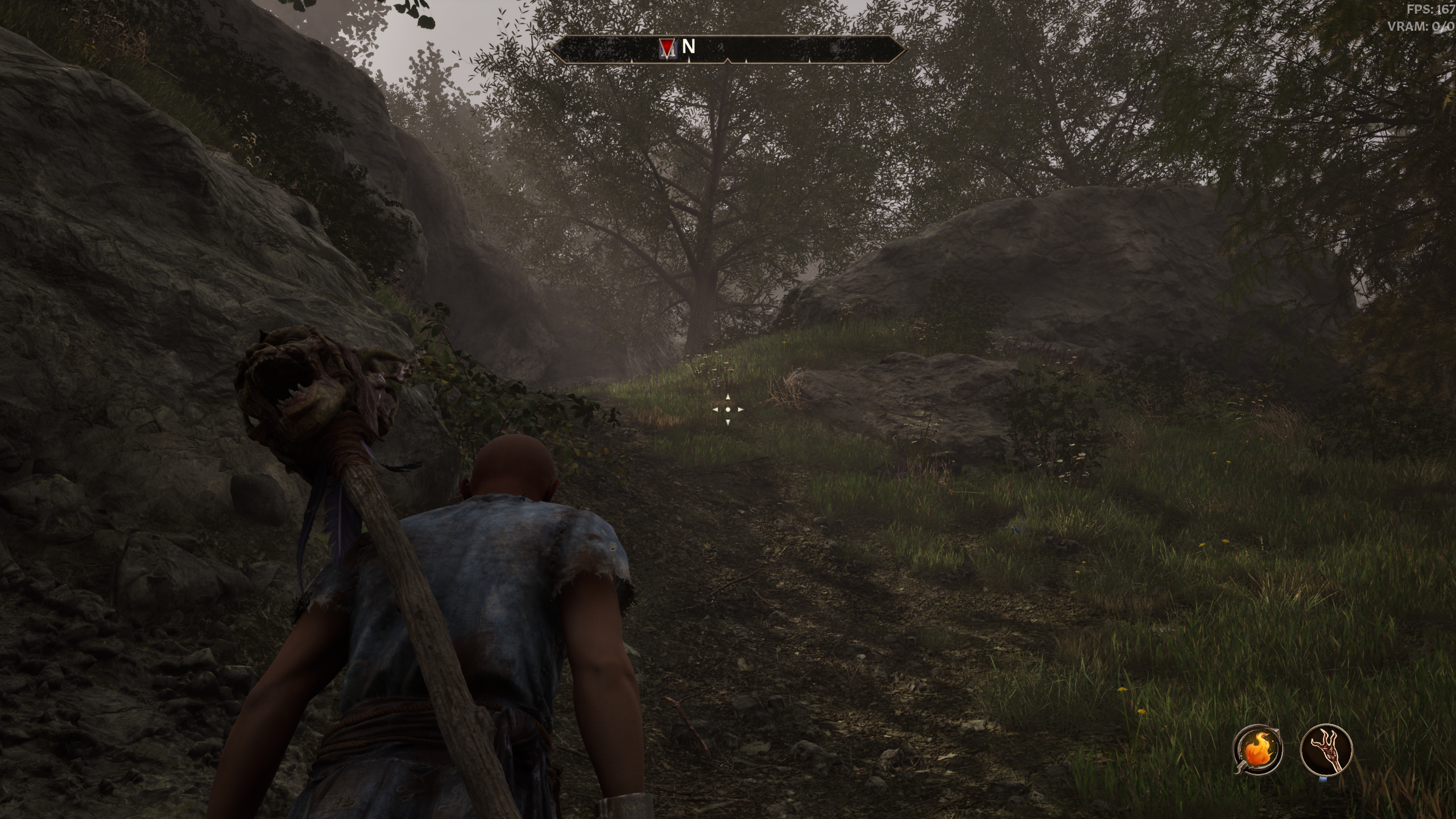Click the red quest marker on compass
Image resolution: width=1456 pixels, height=819 pixels.
point(667,47)
